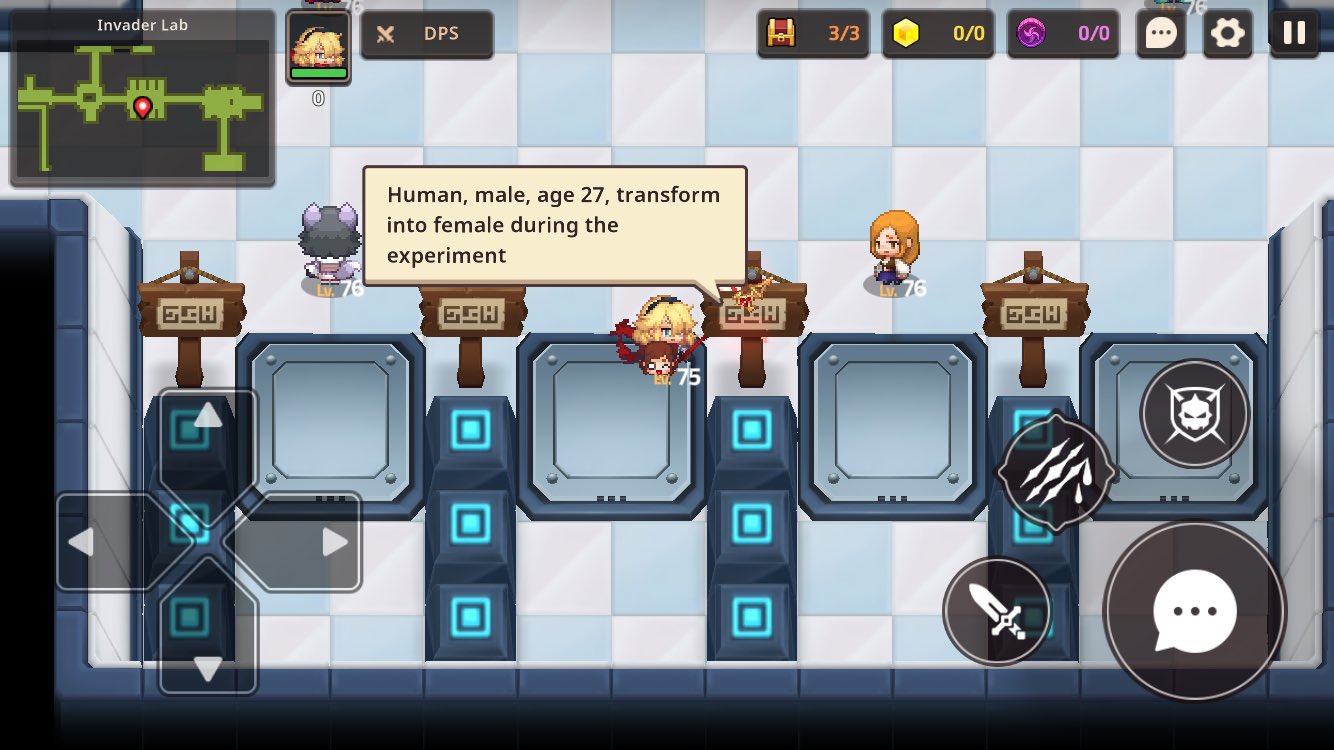
Task: Select the blonde hero portrait
Action: pos(318,47)
